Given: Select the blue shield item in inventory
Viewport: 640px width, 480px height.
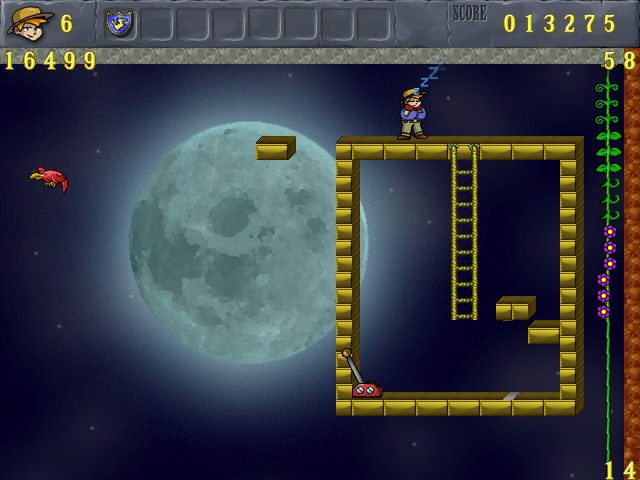Looking at the screenshot, I should pyautogui.click(x=120, y=23).
